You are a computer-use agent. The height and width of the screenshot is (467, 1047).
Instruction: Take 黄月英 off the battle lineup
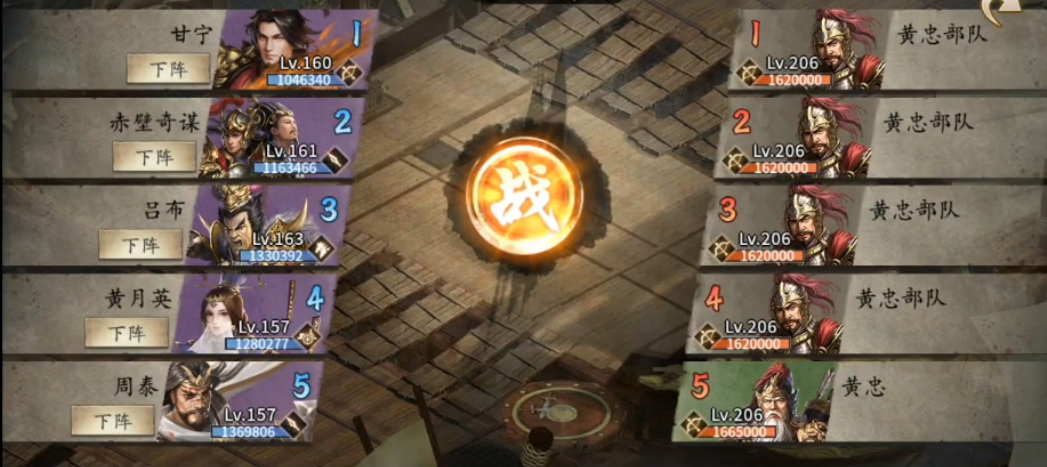[x=126, y=332]
